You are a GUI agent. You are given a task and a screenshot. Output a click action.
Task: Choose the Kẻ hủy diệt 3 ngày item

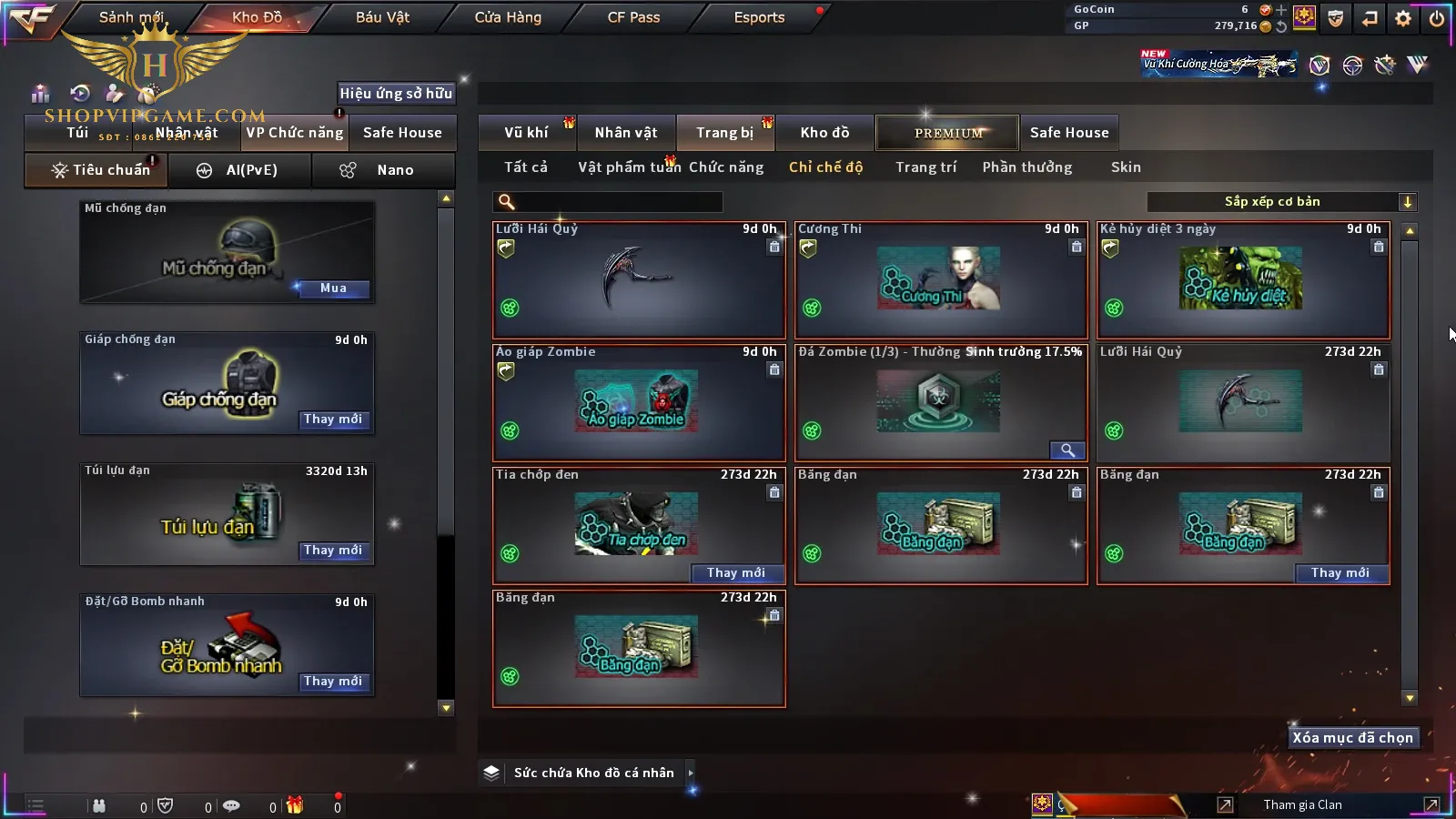pos(1243,280)
